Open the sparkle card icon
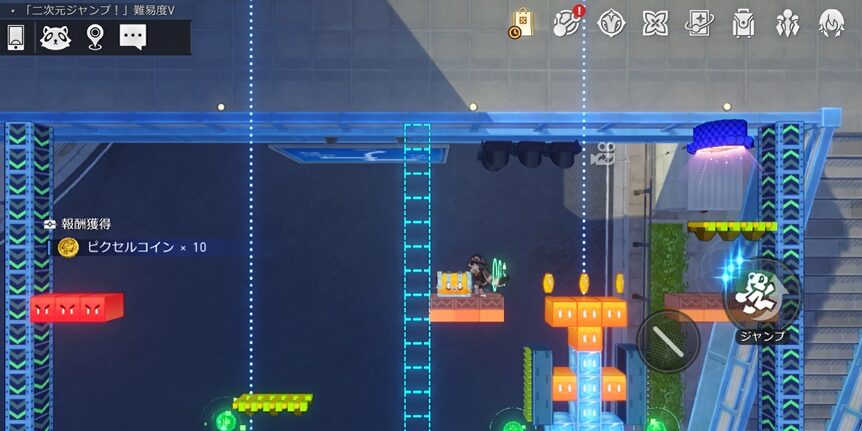Screen dimensions: 862x431 699,23
